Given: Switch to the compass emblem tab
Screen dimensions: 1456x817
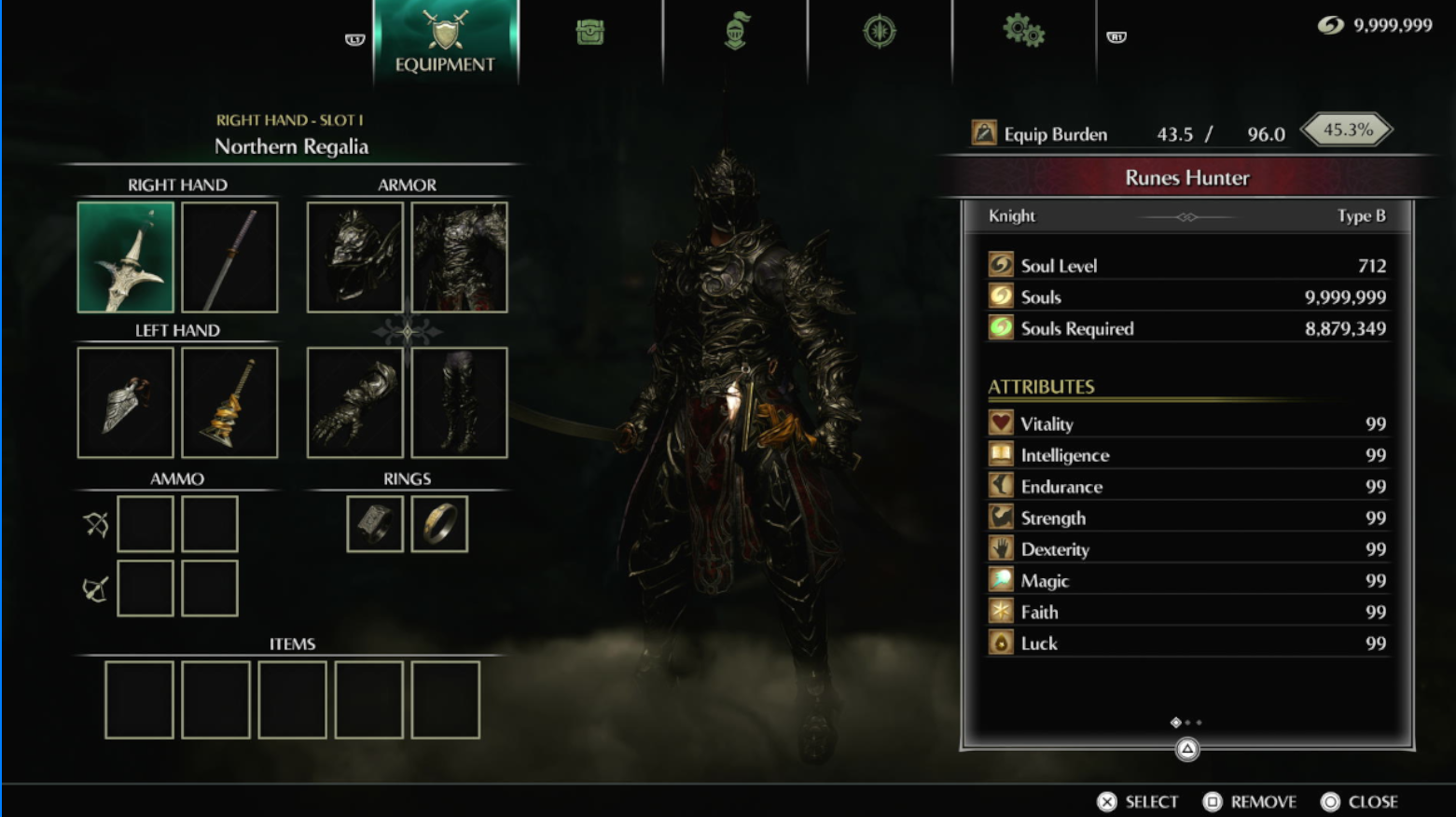Looking at the screenshot, I should click(879, 32).
